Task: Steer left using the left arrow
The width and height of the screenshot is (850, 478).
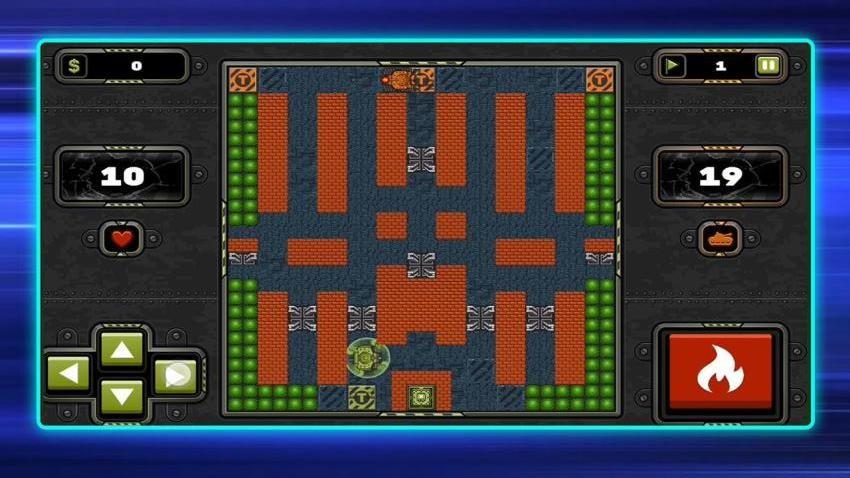Action: 69,375
